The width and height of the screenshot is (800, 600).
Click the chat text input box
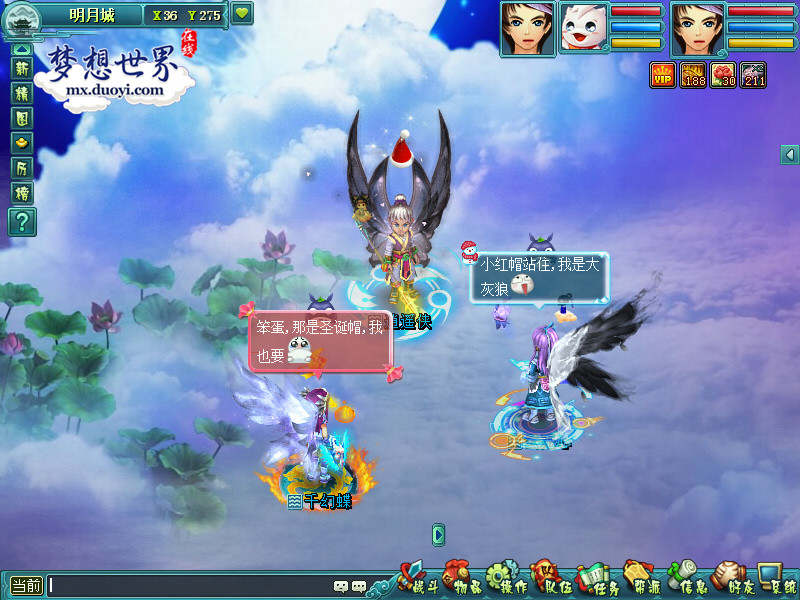pyautogui.click(x=190, y=586)
